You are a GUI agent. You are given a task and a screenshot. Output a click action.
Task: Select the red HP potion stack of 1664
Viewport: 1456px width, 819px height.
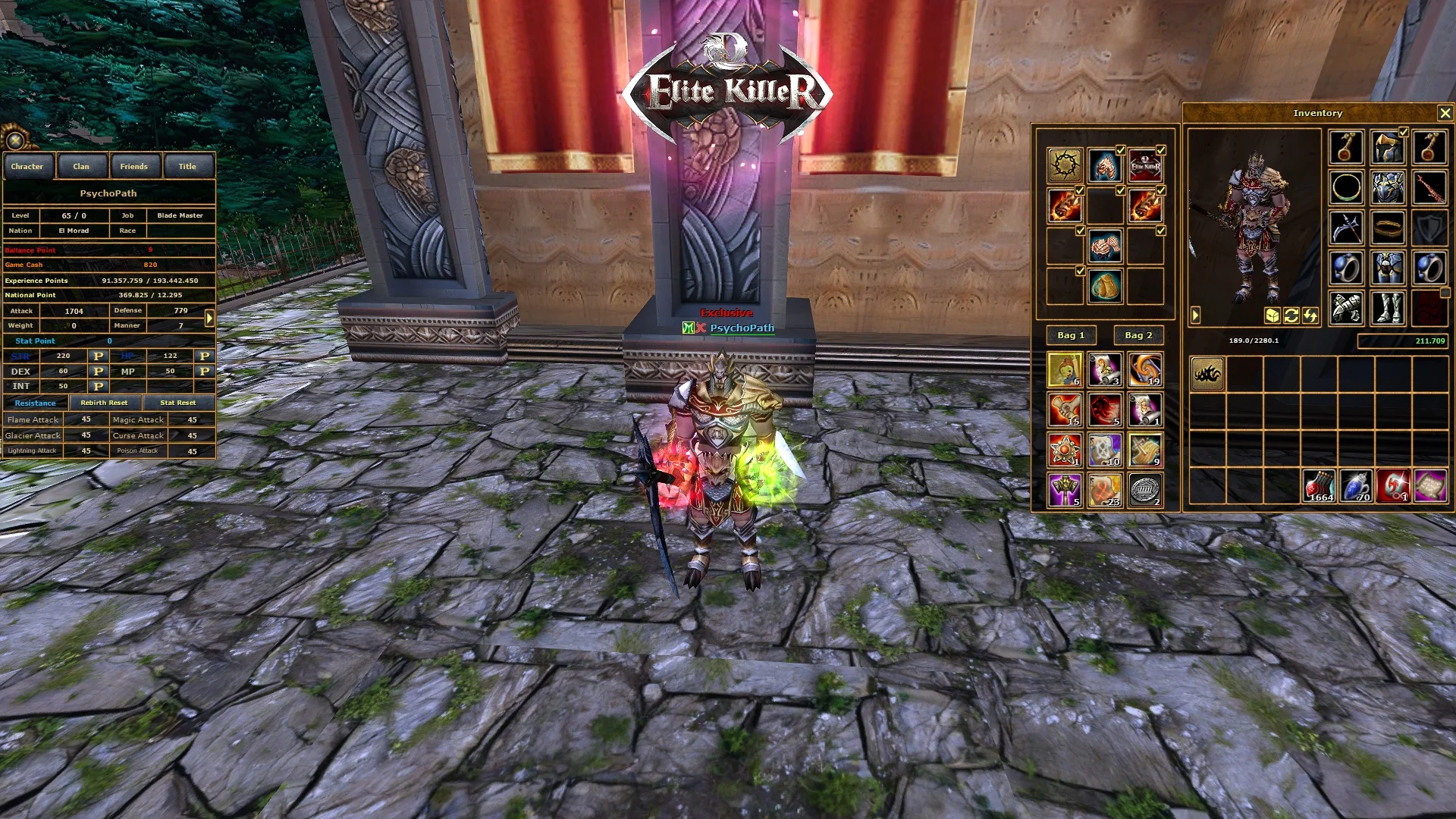[x=1319, y=486]
